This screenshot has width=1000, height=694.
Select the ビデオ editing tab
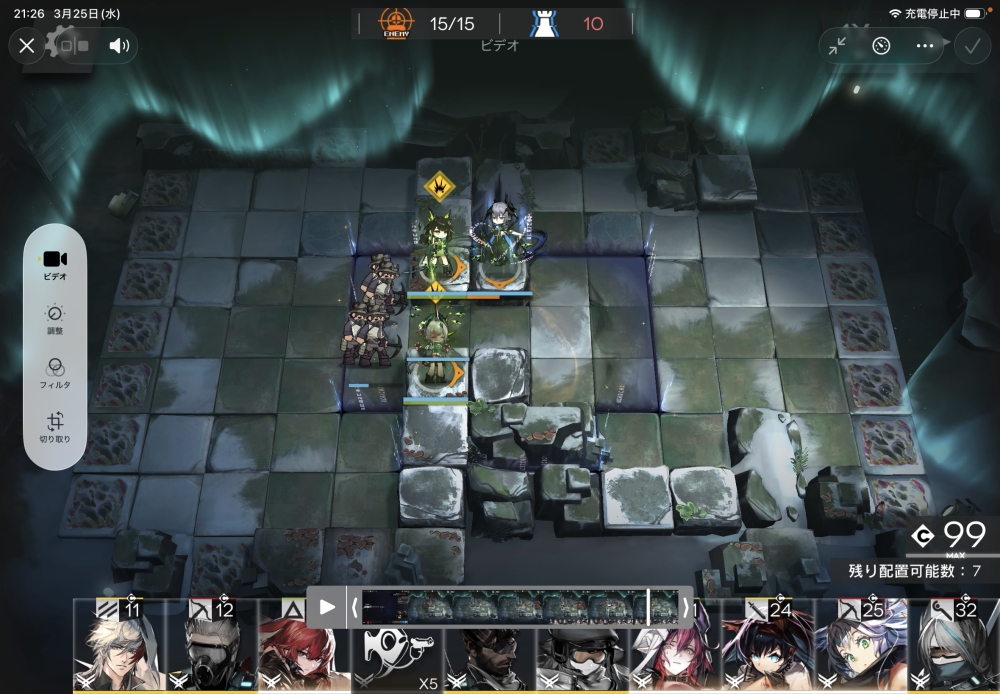pos(55,264)
